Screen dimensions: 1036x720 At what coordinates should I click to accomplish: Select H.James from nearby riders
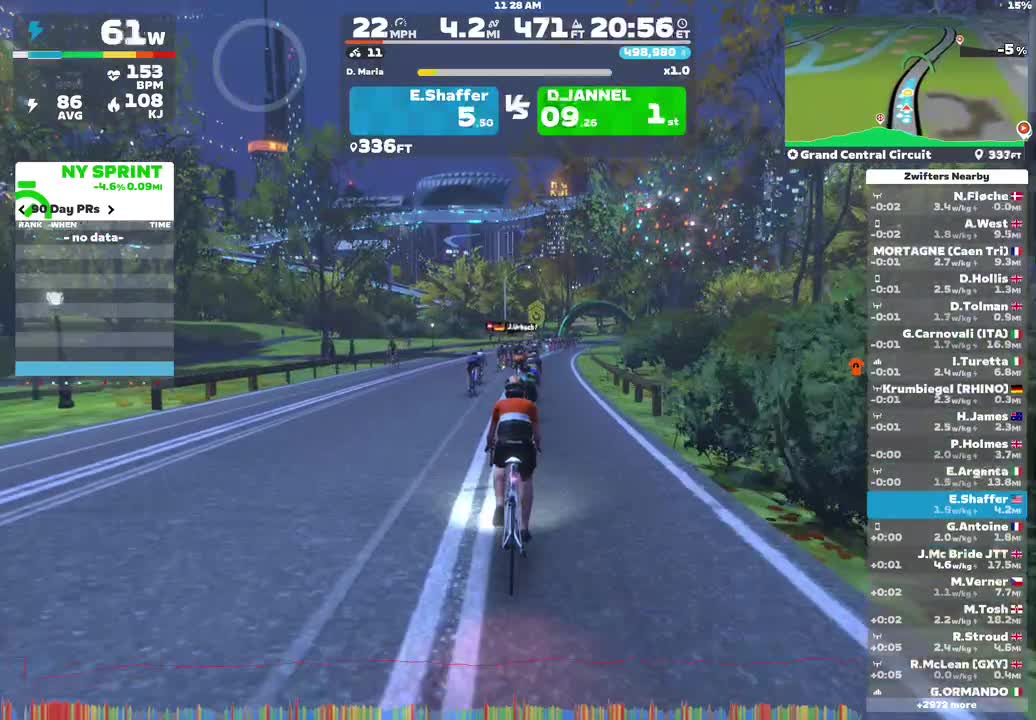946,422
